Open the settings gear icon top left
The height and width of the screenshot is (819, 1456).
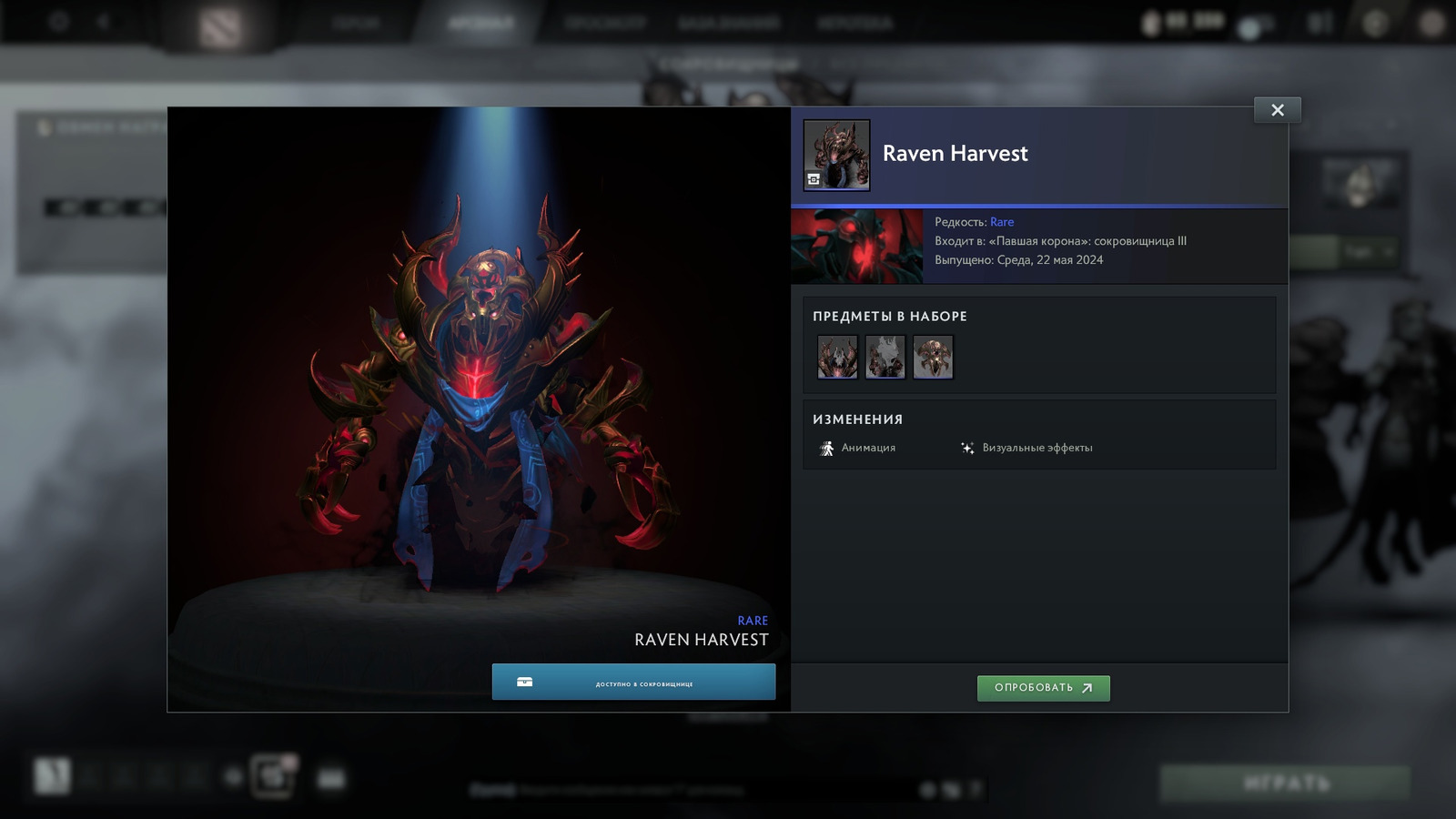(58, 20)
